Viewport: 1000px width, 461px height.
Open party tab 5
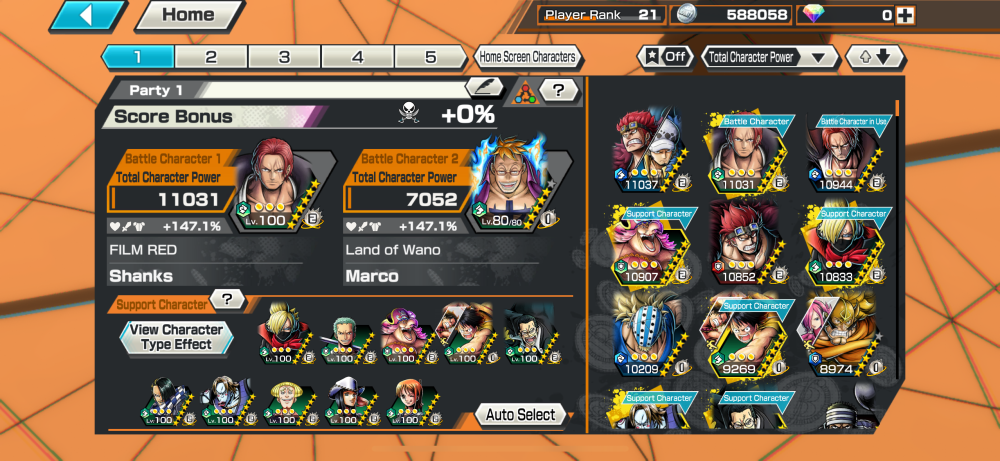(x=430, y=57)
